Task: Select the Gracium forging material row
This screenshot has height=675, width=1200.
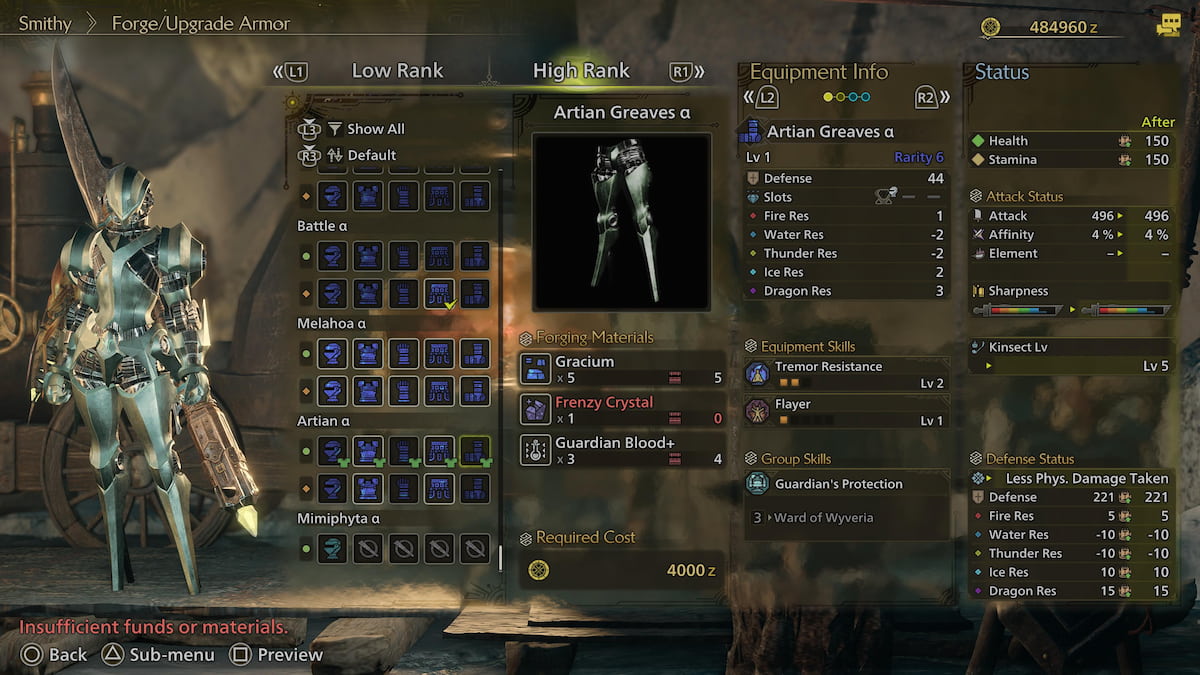Action: (x=622, y=369)
